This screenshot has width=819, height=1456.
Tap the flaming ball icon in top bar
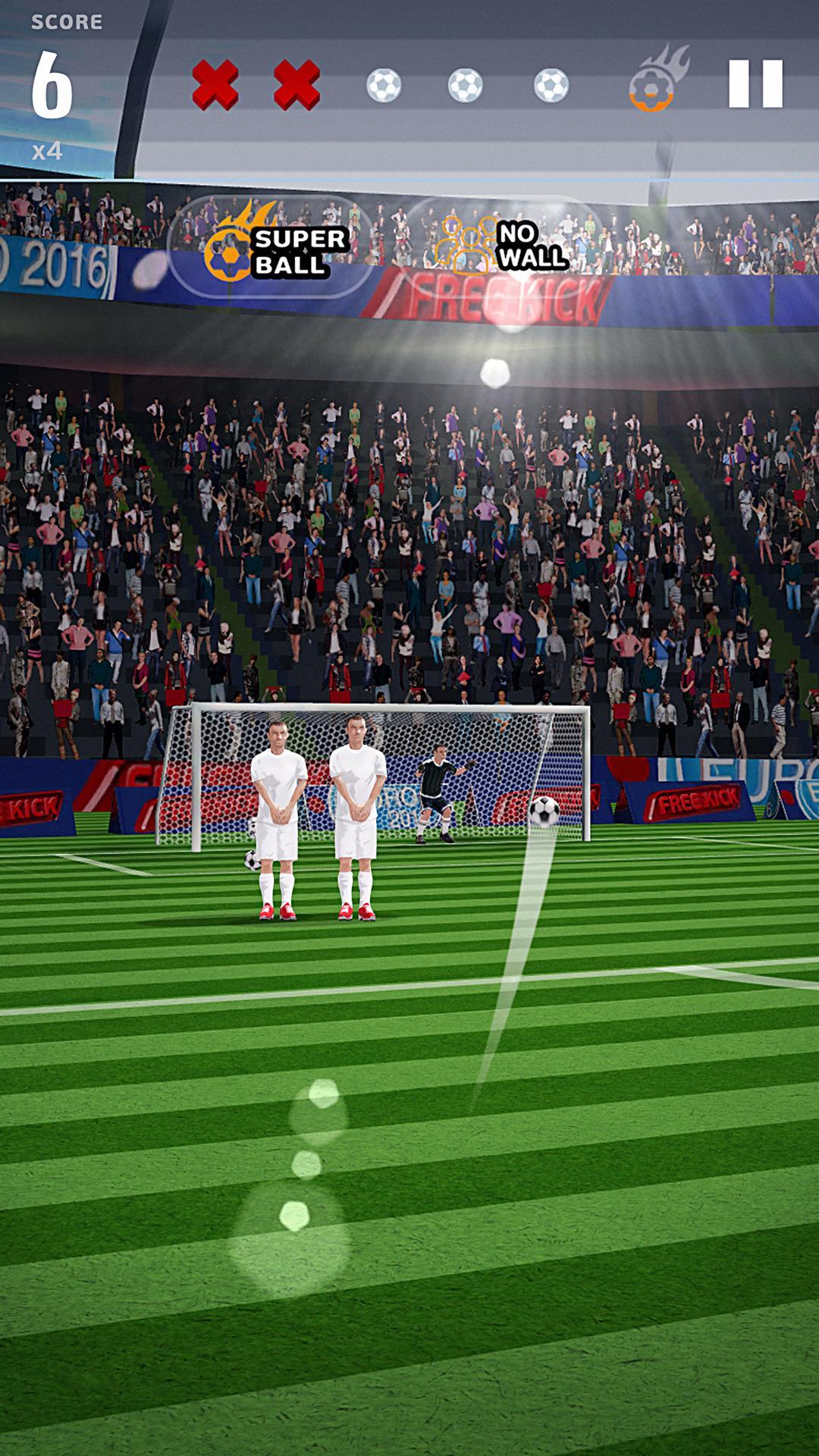point(654,82)
